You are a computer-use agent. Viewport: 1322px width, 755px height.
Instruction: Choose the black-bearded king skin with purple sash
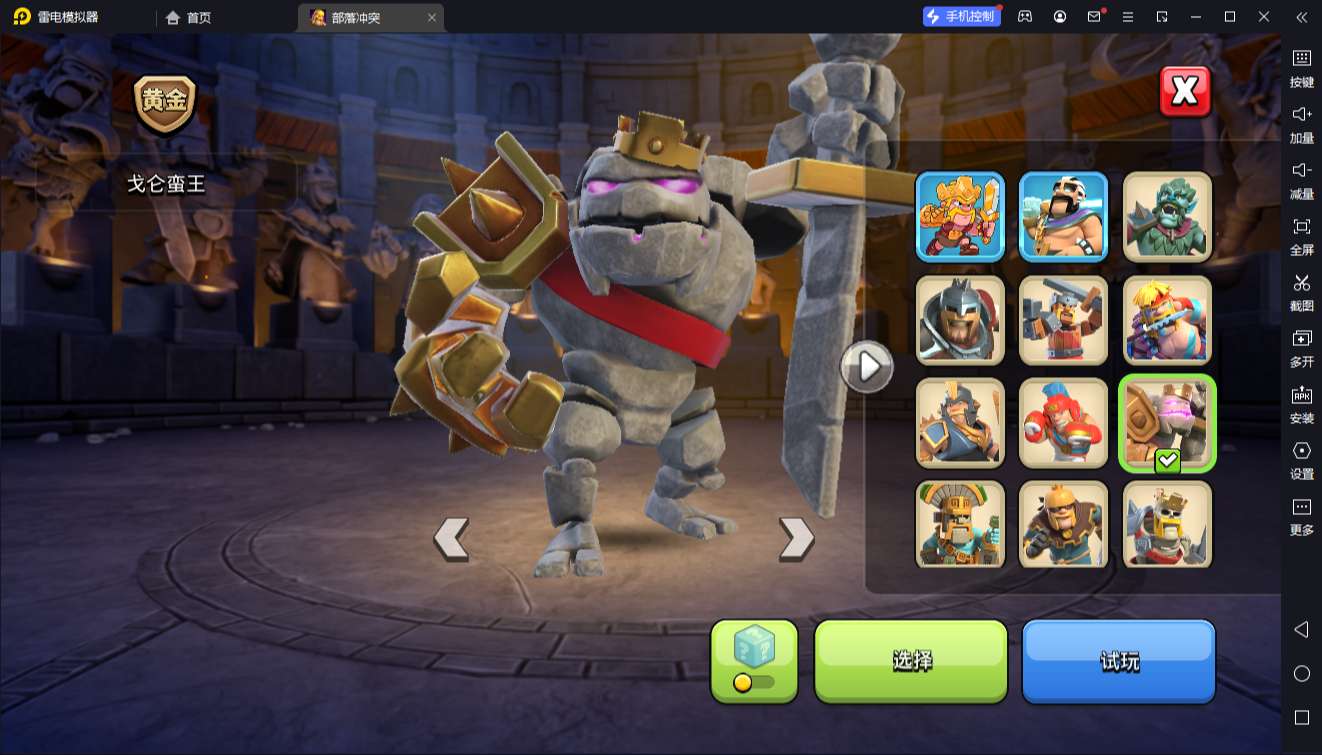(1063, 216)
